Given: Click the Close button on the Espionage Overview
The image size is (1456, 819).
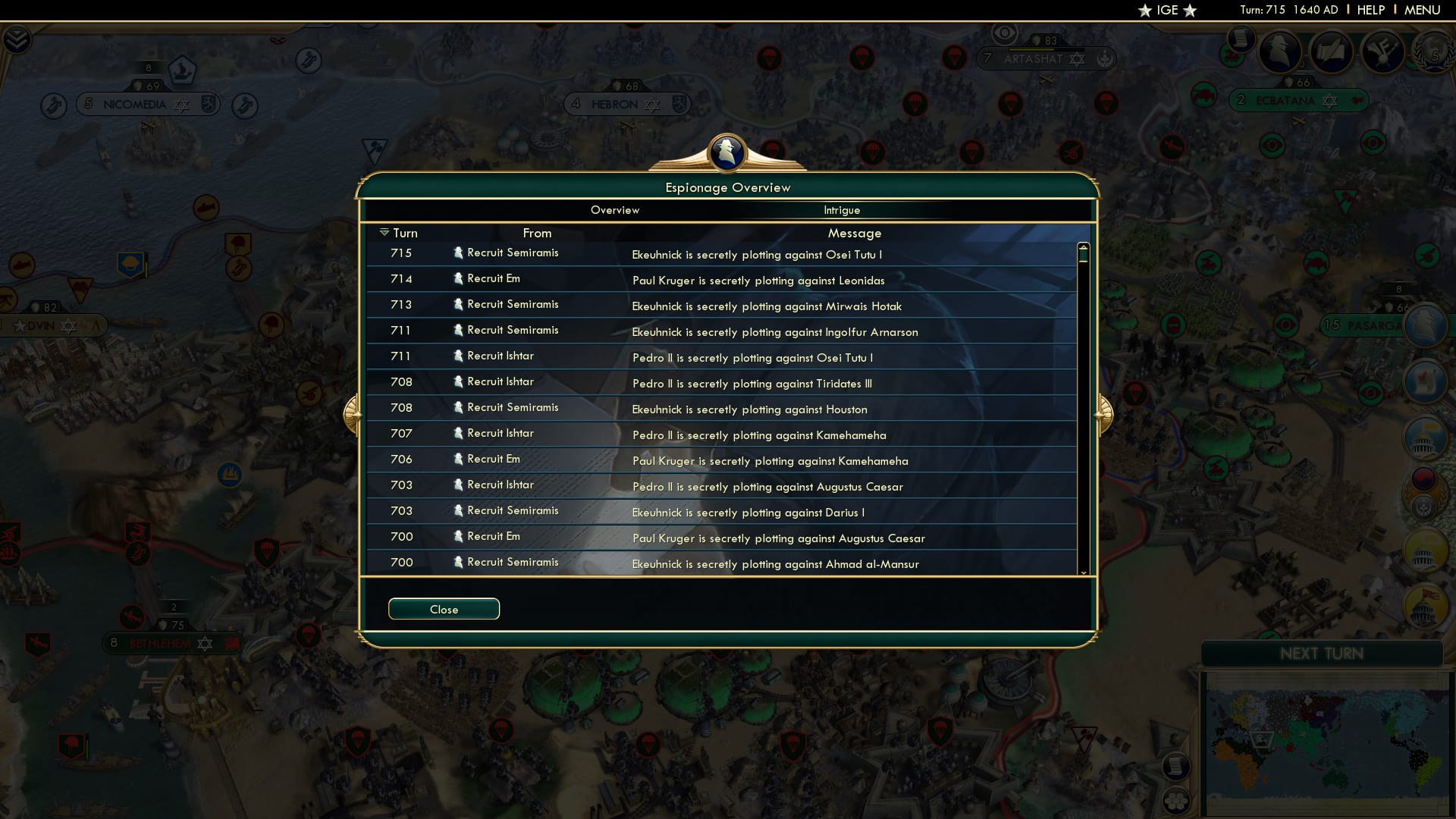Looking at the screenshot, I should tap(444, 609).
